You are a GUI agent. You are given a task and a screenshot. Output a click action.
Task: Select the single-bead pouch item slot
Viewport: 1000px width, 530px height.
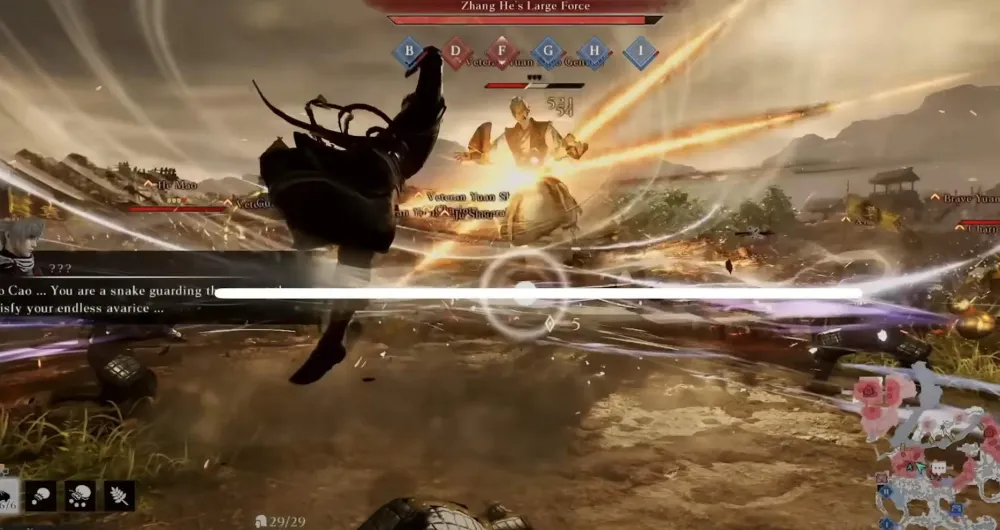point(41,495)
